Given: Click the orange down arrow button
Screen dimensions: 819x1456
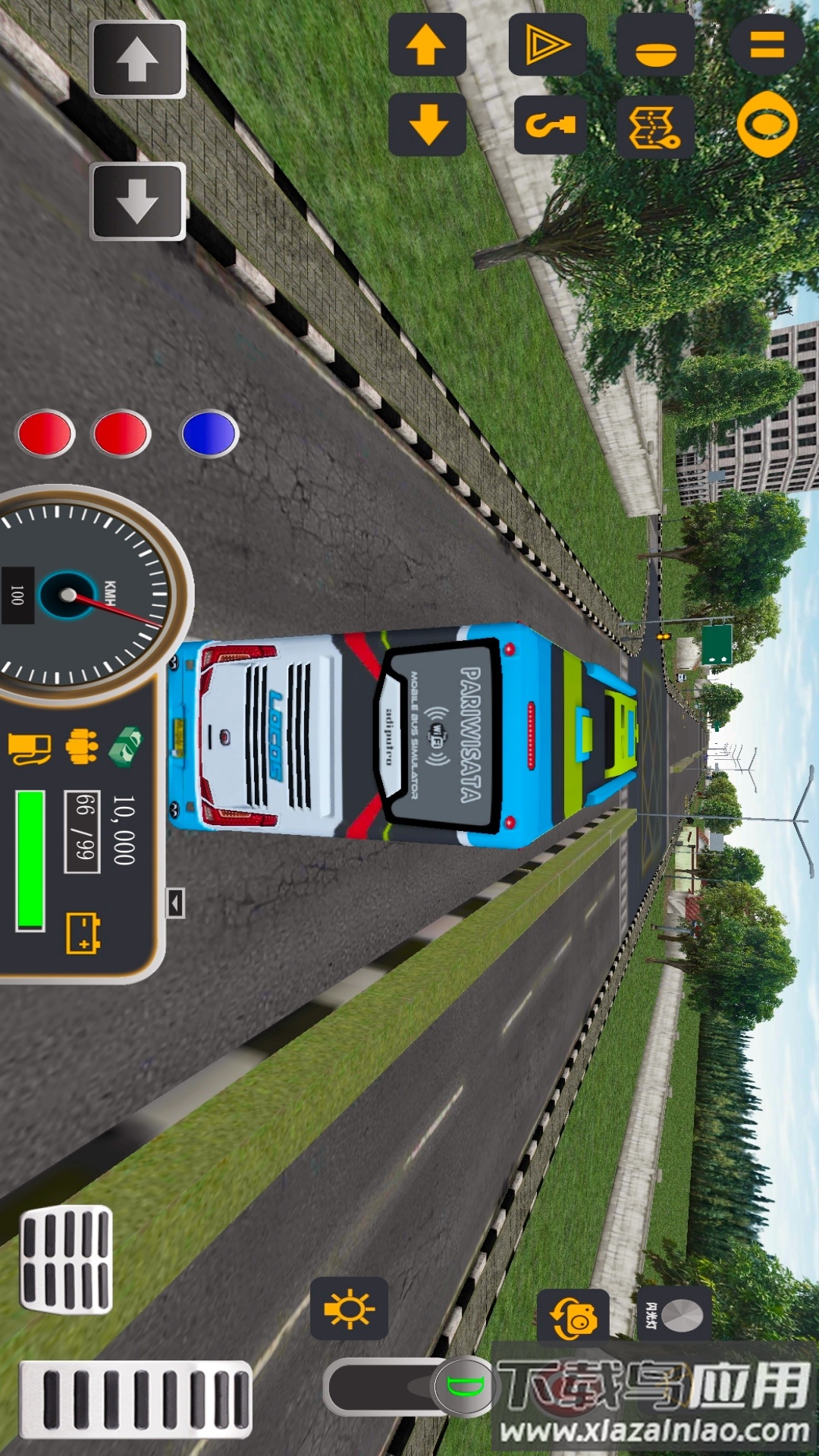Looking at the screenshot, I should coord(427,124).
